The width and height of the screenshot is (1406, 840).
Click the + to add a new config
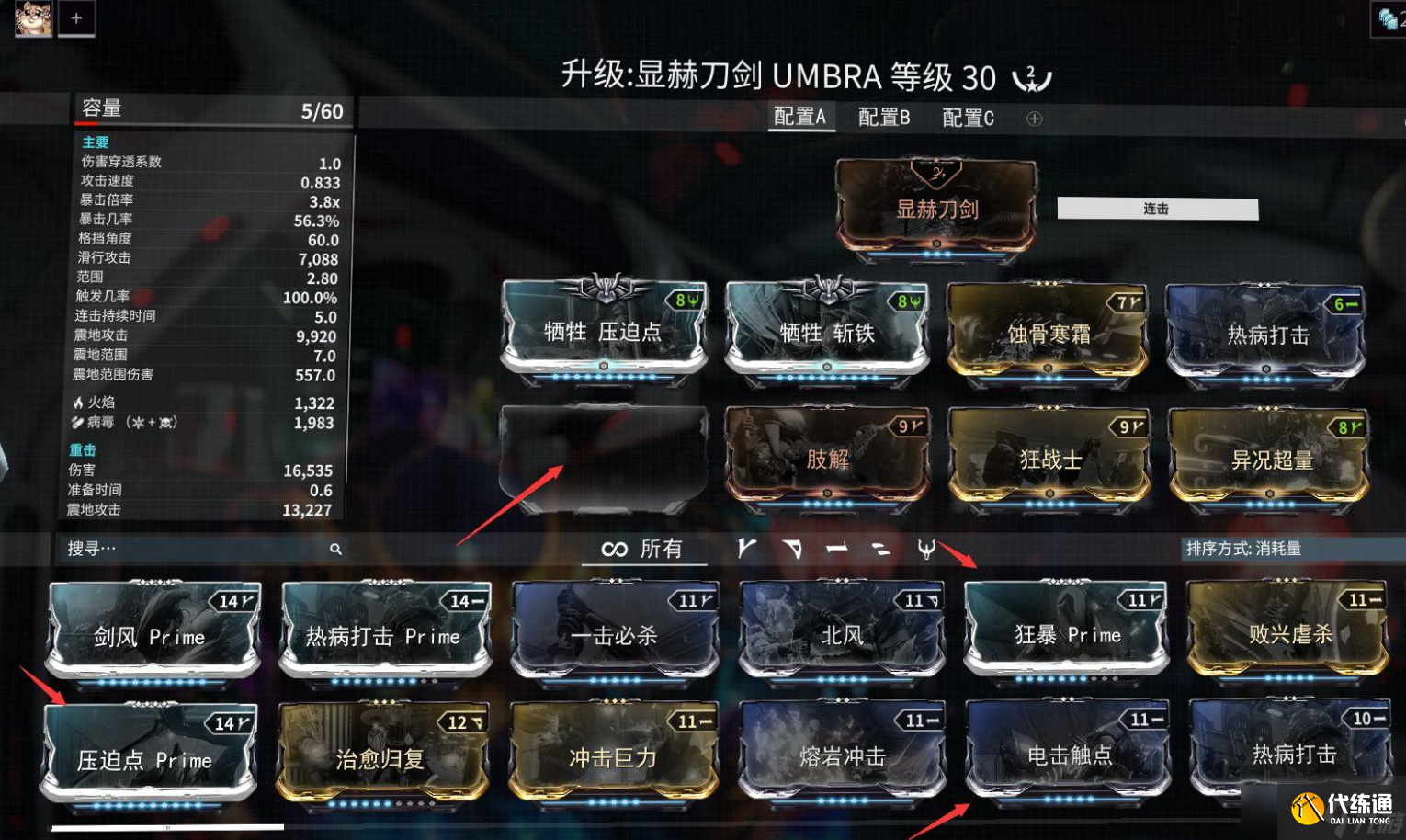click(x=1035, y=118)
